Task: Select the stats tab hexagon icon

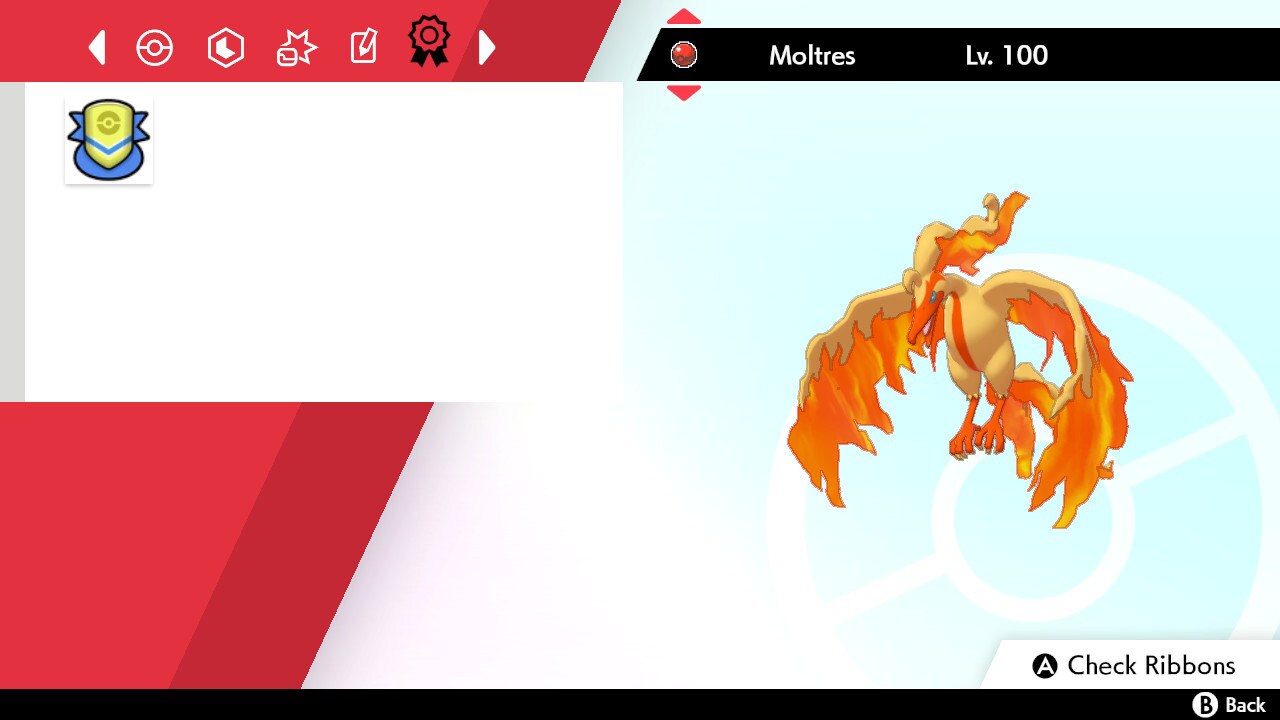Action: pos(225,47)
